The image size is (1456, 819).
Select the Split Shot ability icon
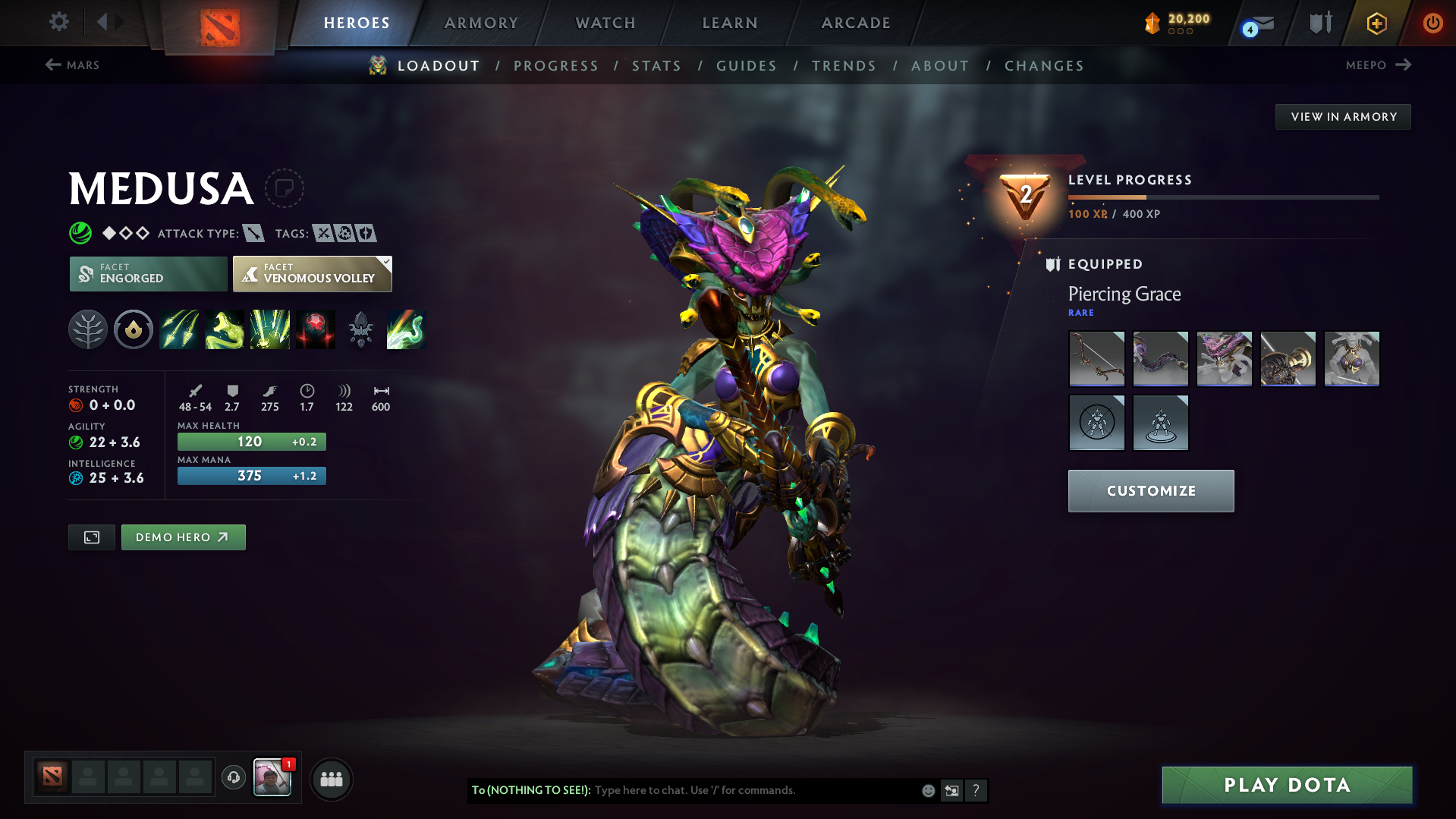click(x=179, y=329)
